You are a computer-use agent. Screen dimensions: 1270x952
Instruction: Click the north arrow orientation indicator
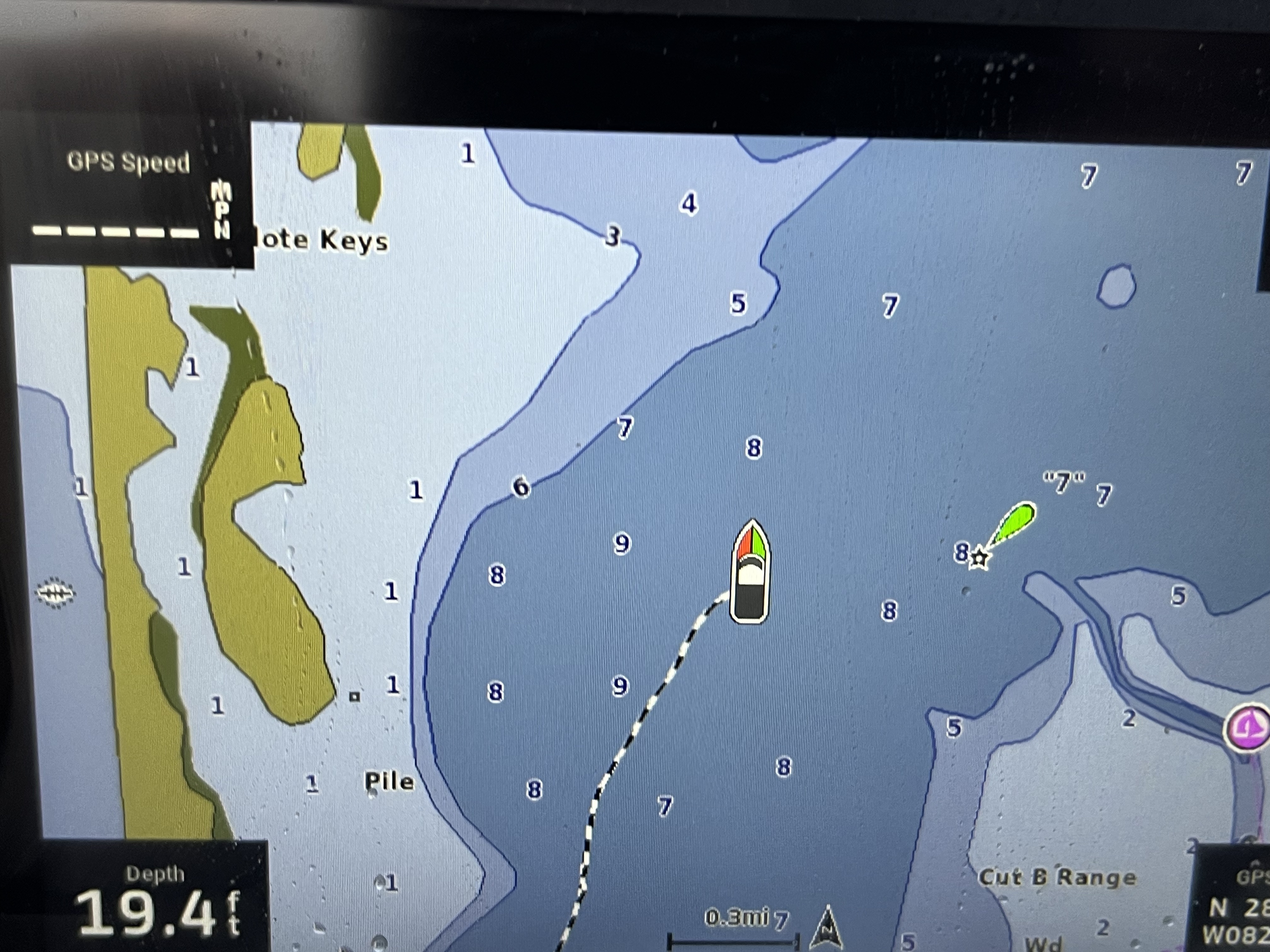coord(827,928)
